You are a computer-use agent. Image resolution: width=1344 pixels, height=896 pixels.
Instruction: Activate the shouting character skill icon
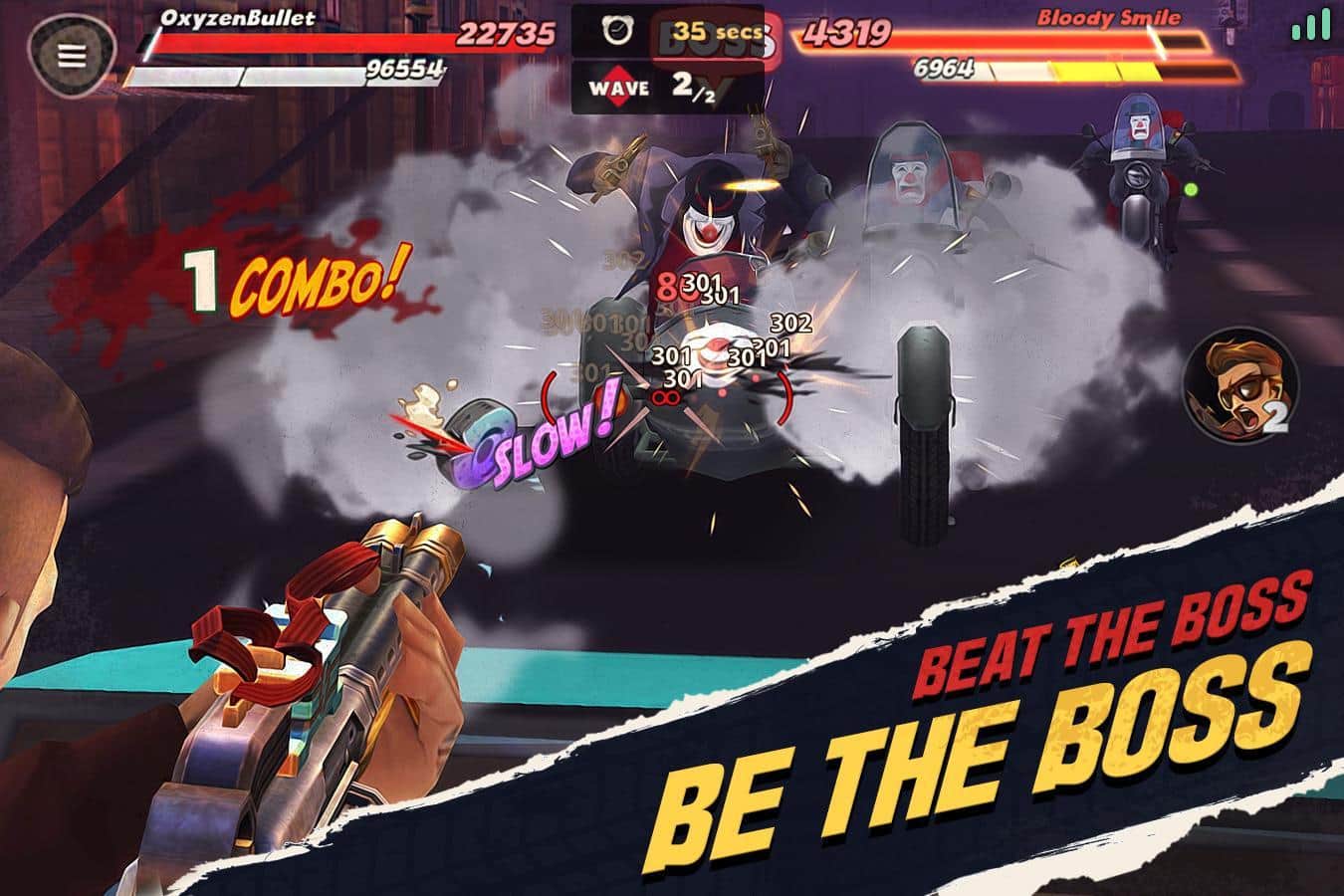coord(1240,387)
